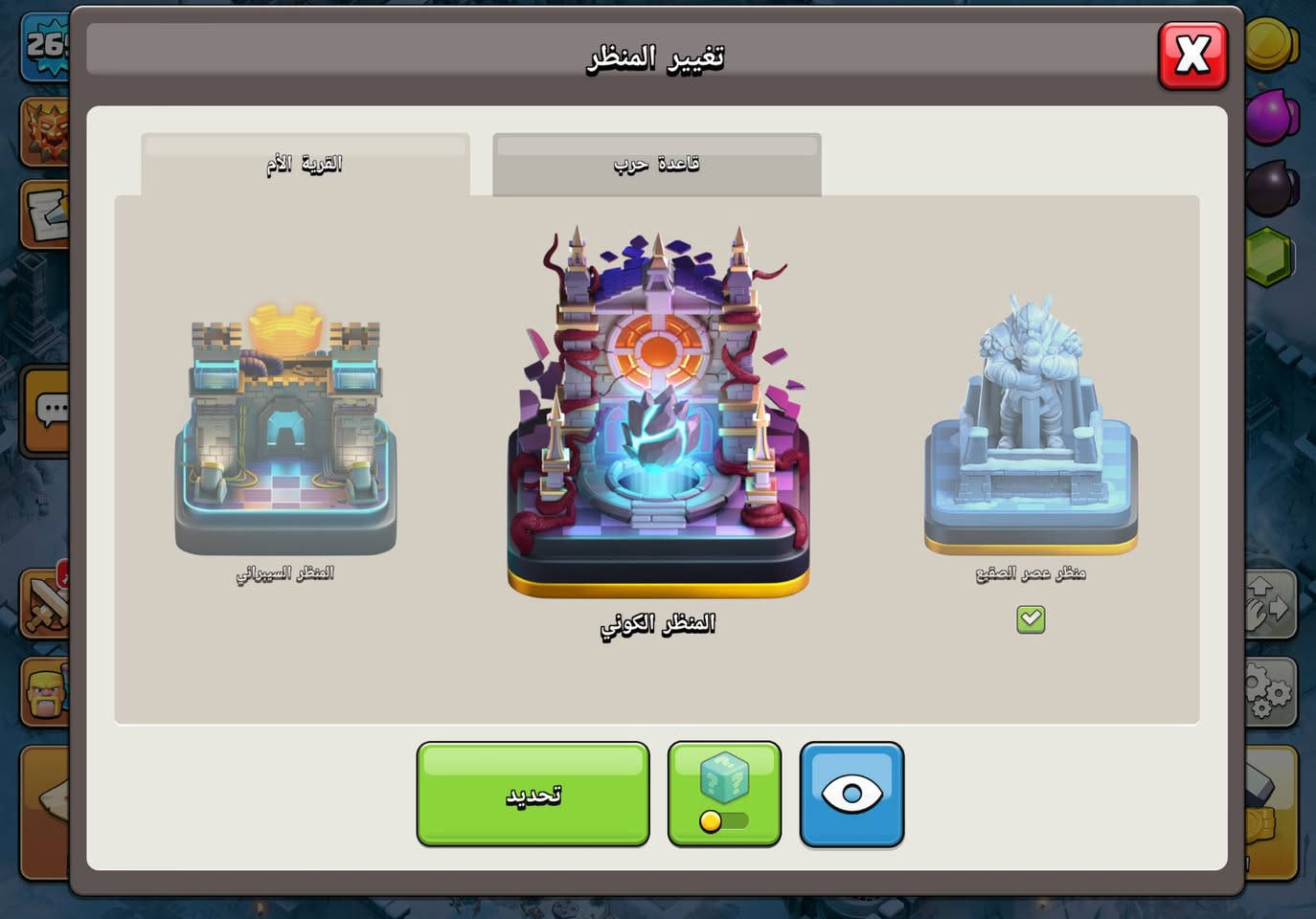Screen dimensions: 1316x919
Task: Toggle the random scenery switch
Action: (x=724, y=821)
